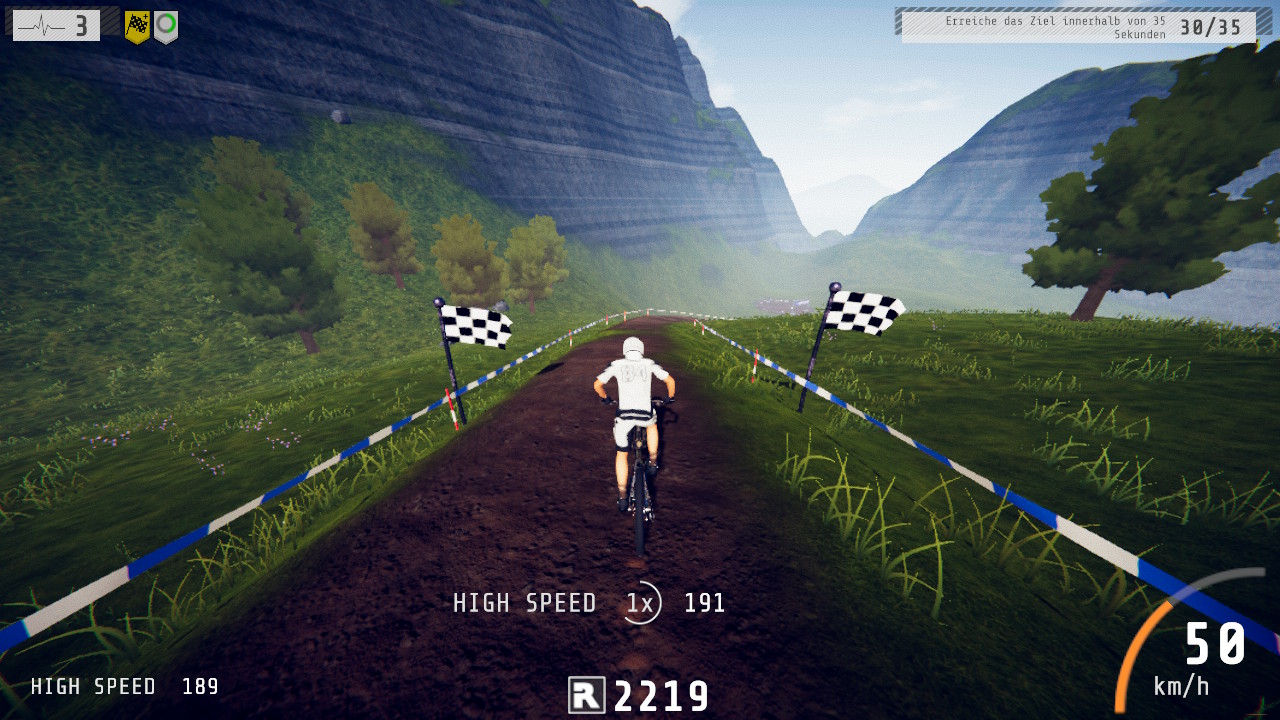Select the gray badge with green ring

[x=166, y=26]
